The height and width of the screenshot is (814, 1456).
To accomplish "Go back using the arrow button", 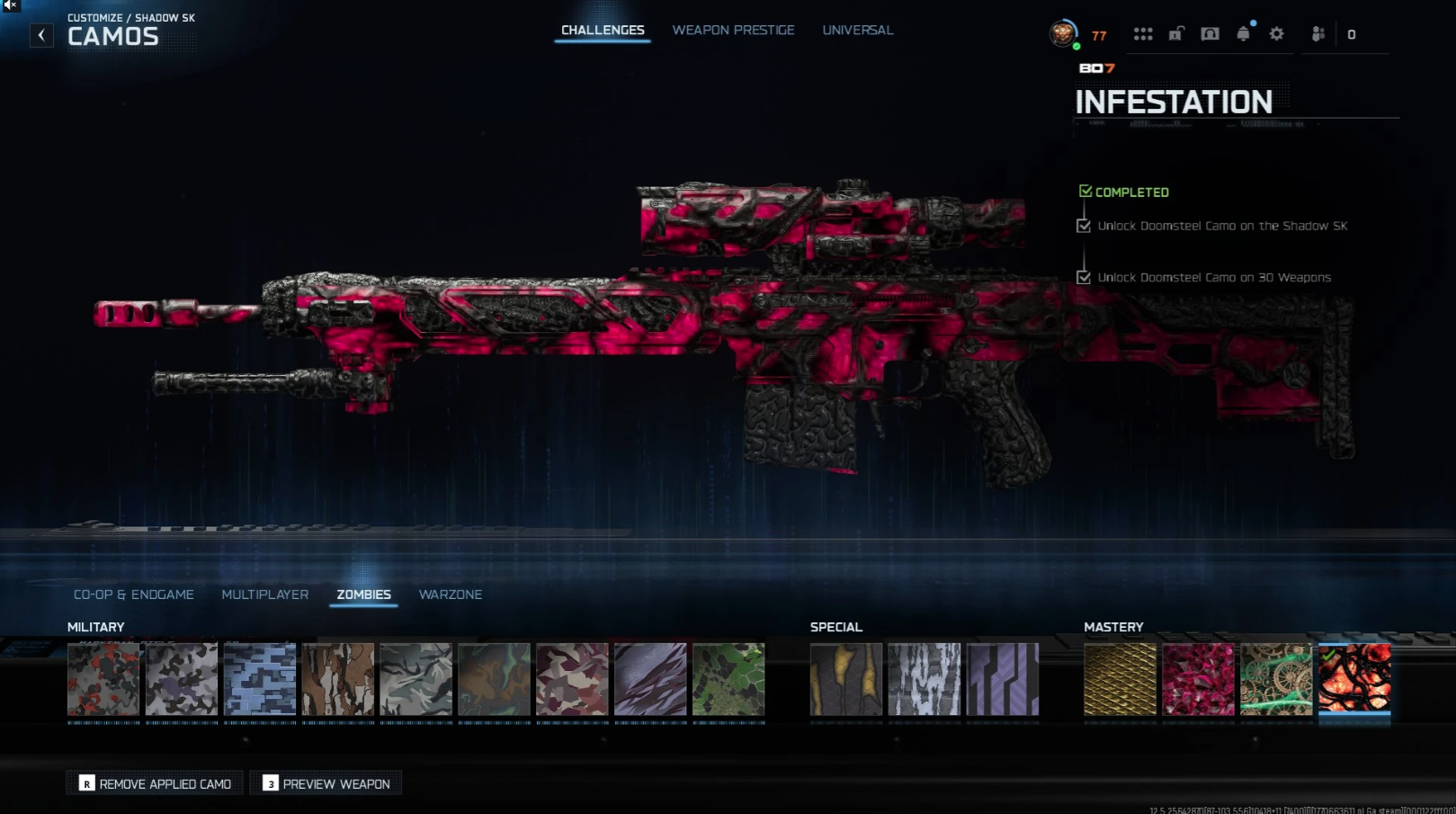I will pos(41,35).
